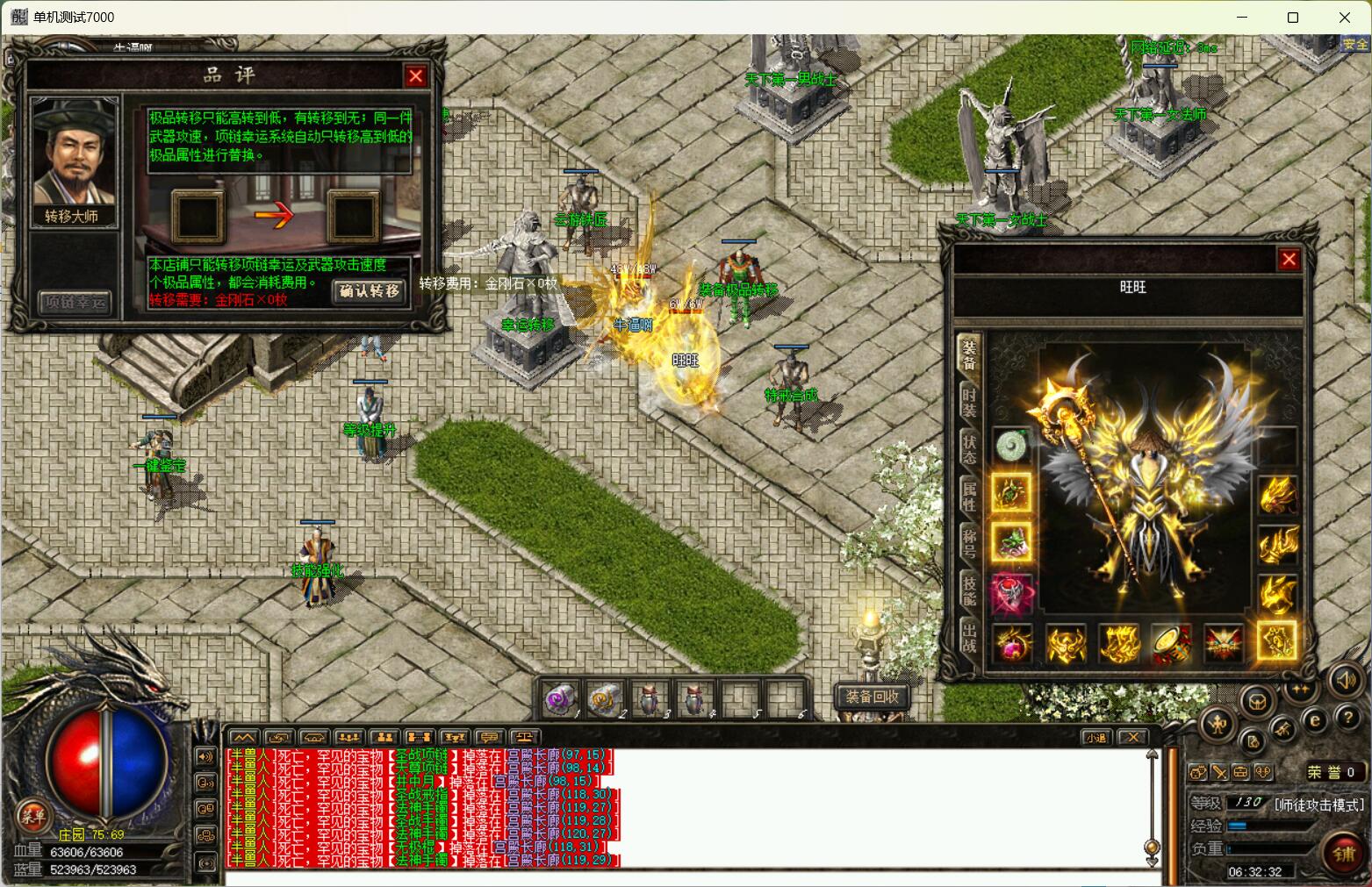Viewport: 1372px width, 887px height.
Task: Click the 装备回收 equipment recycle button
Action: [x=872, y=697]
